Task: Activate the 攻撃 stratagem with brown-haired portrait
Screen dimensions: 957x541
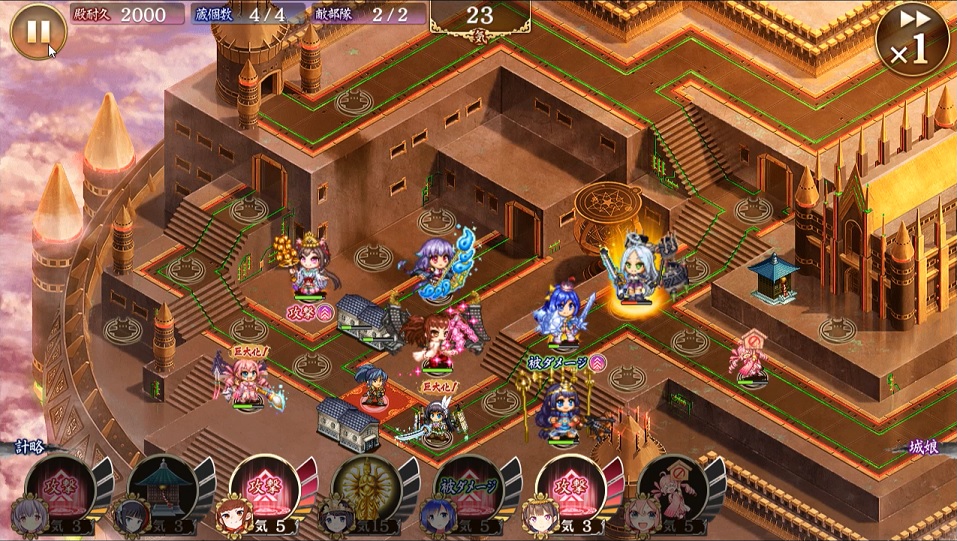Action: coord(571,491)
